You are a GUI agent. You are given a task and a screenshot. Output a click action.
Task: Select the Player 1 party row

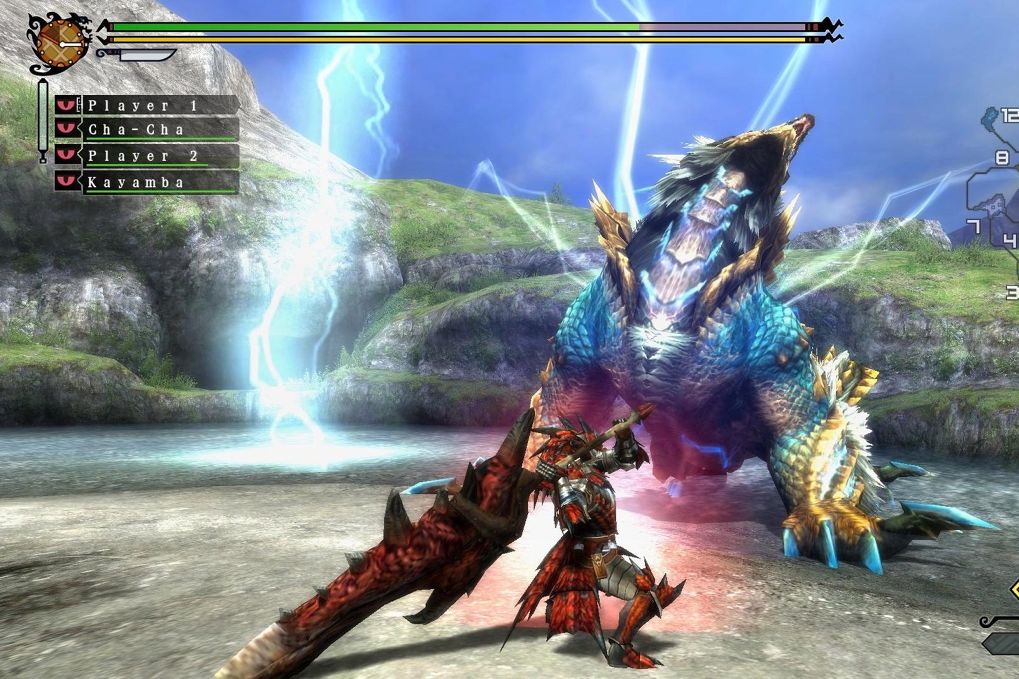coord(147,105)
